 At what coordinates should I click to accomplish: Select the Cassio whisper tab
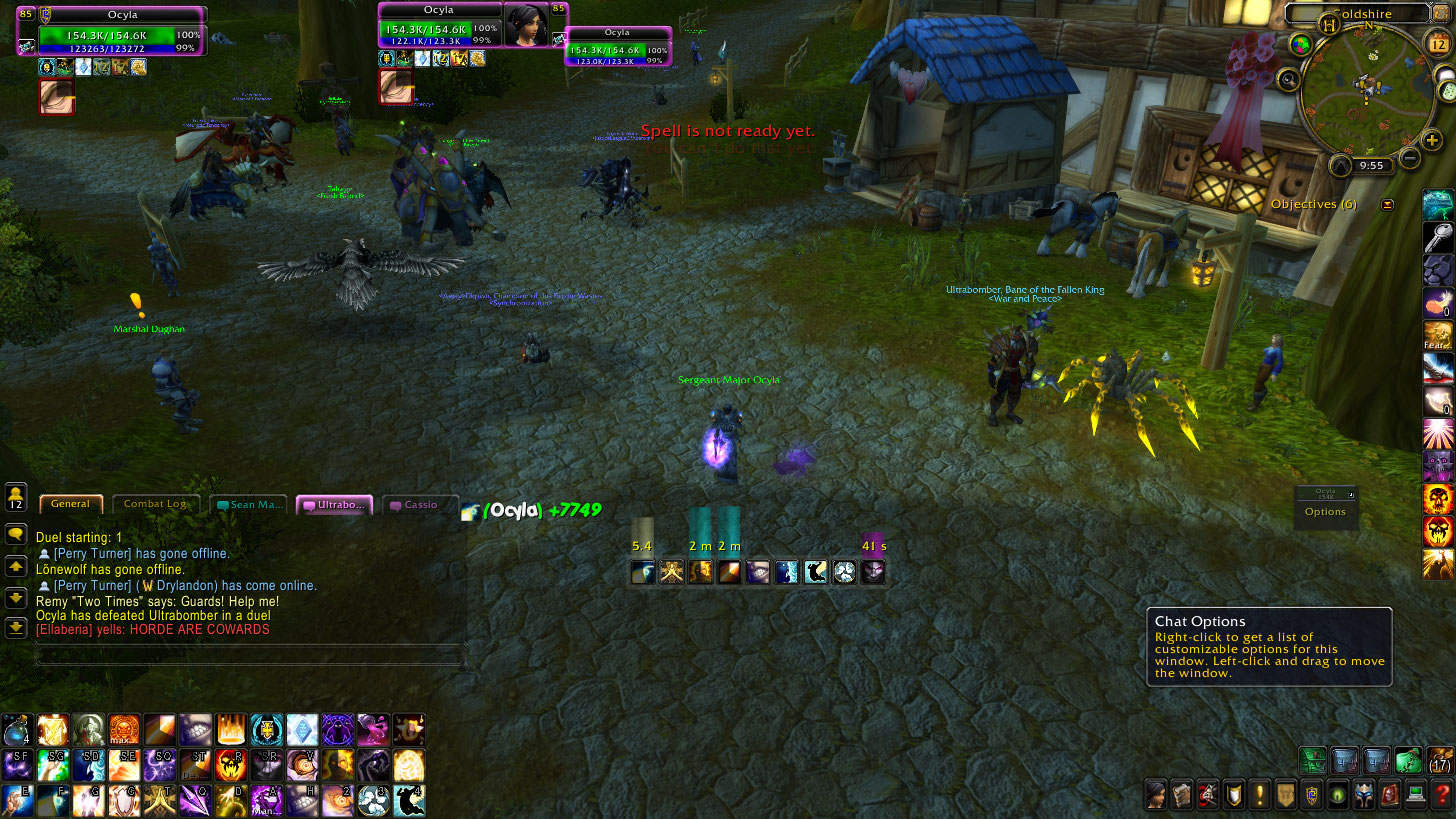[x=420, y=505]
